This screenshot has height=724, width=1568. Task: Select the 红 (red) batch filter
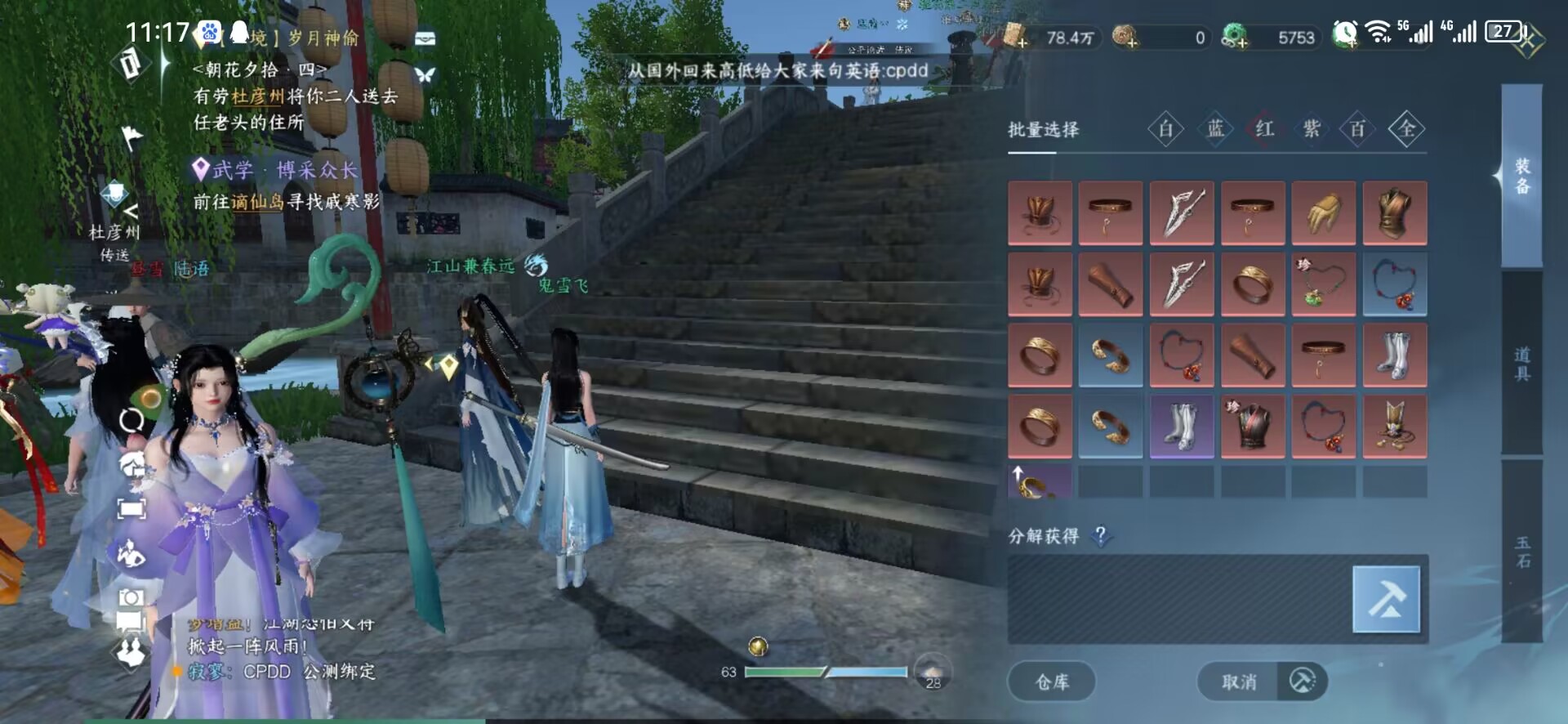point(1264,129)
